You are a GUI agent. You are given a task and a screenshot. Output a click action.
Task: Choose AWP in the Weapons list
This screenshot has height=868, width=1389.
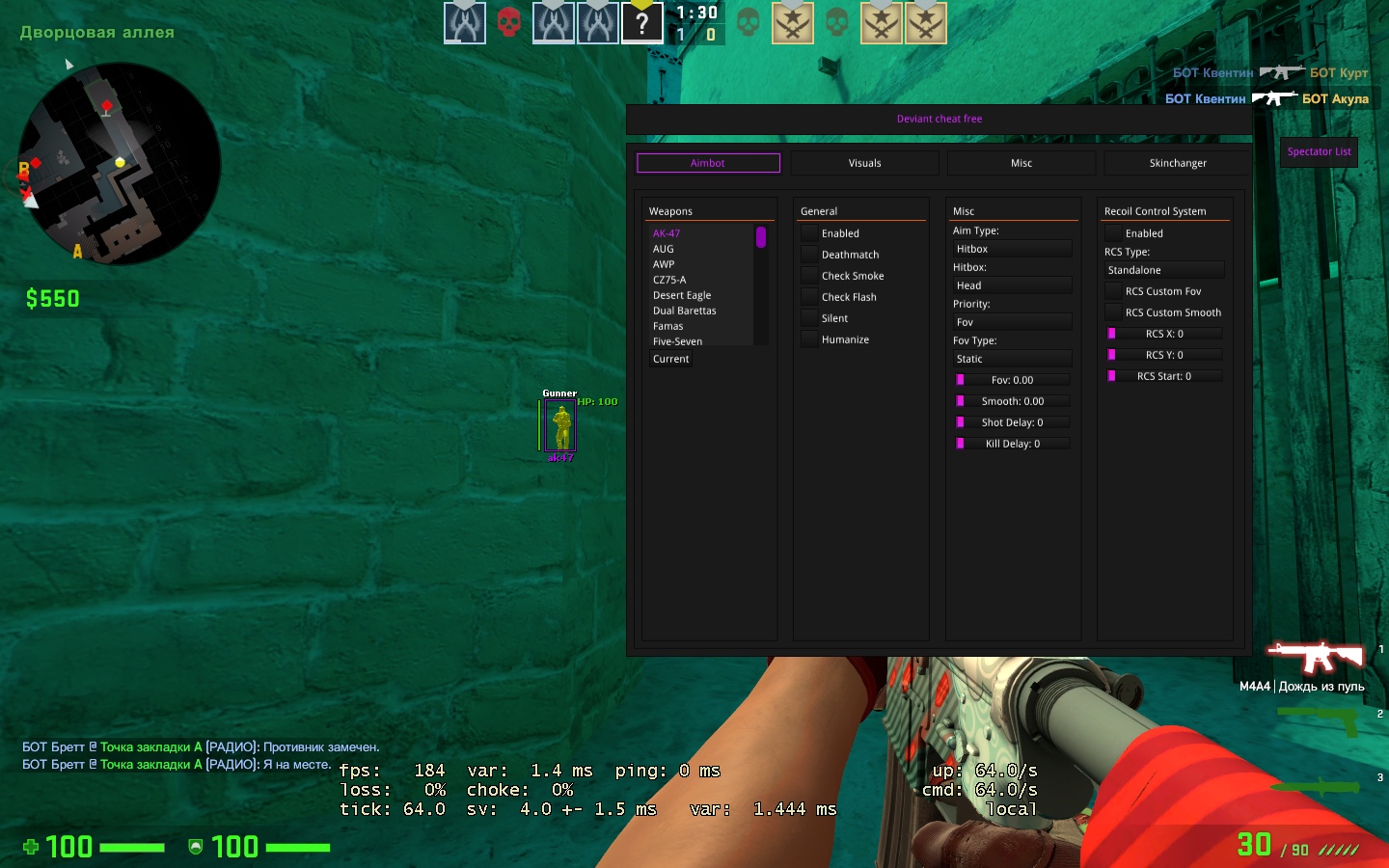(664, 264)
